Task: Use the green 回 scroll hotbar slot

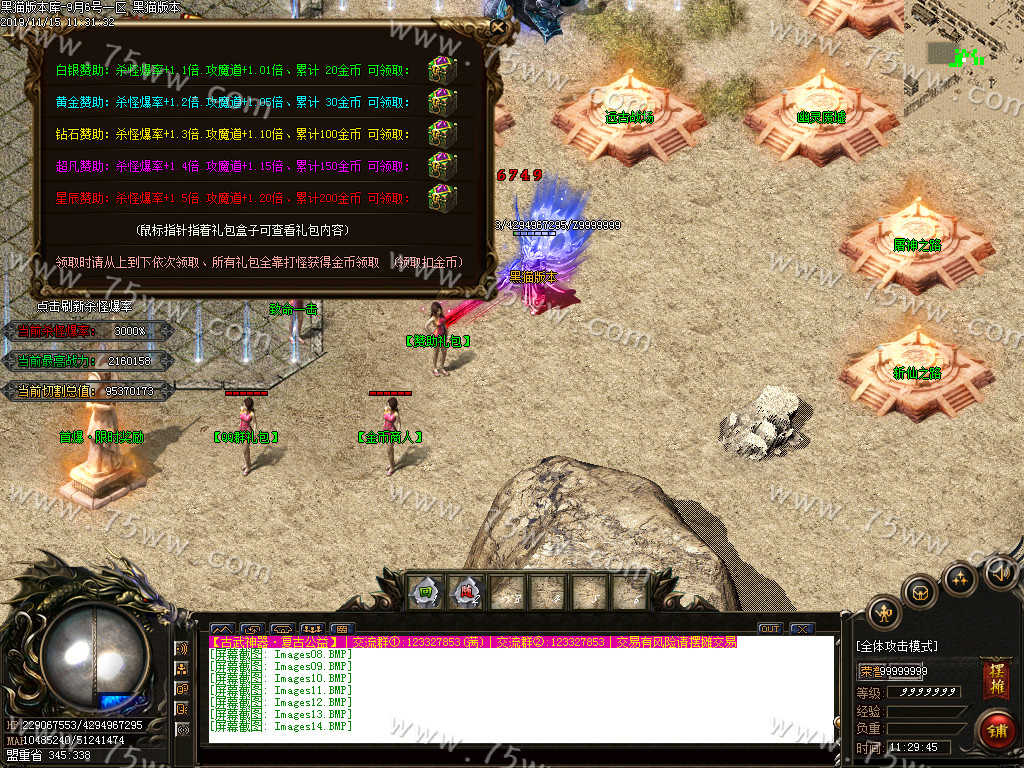Action: pyautogui.click(x=427, y=592)
